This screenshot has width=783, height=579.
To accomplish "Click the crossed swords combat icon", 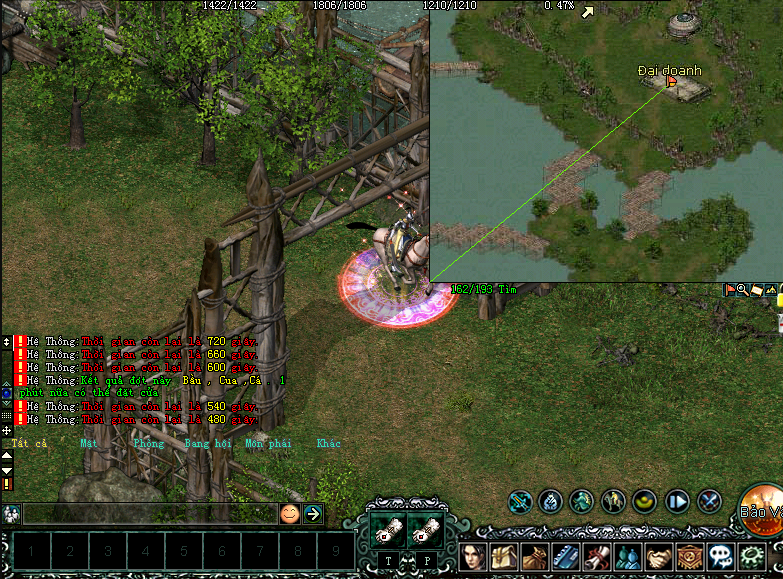I will (x=709, y=500).
